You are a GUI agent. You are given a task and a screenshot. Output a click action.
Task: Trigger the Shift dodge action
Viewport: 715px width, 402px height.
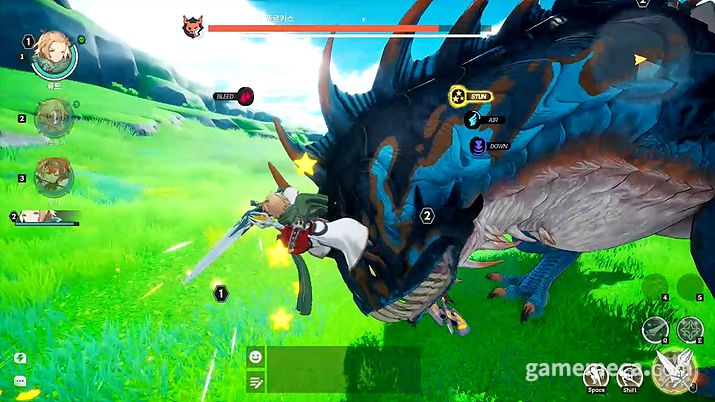click(x=629, y=377)
